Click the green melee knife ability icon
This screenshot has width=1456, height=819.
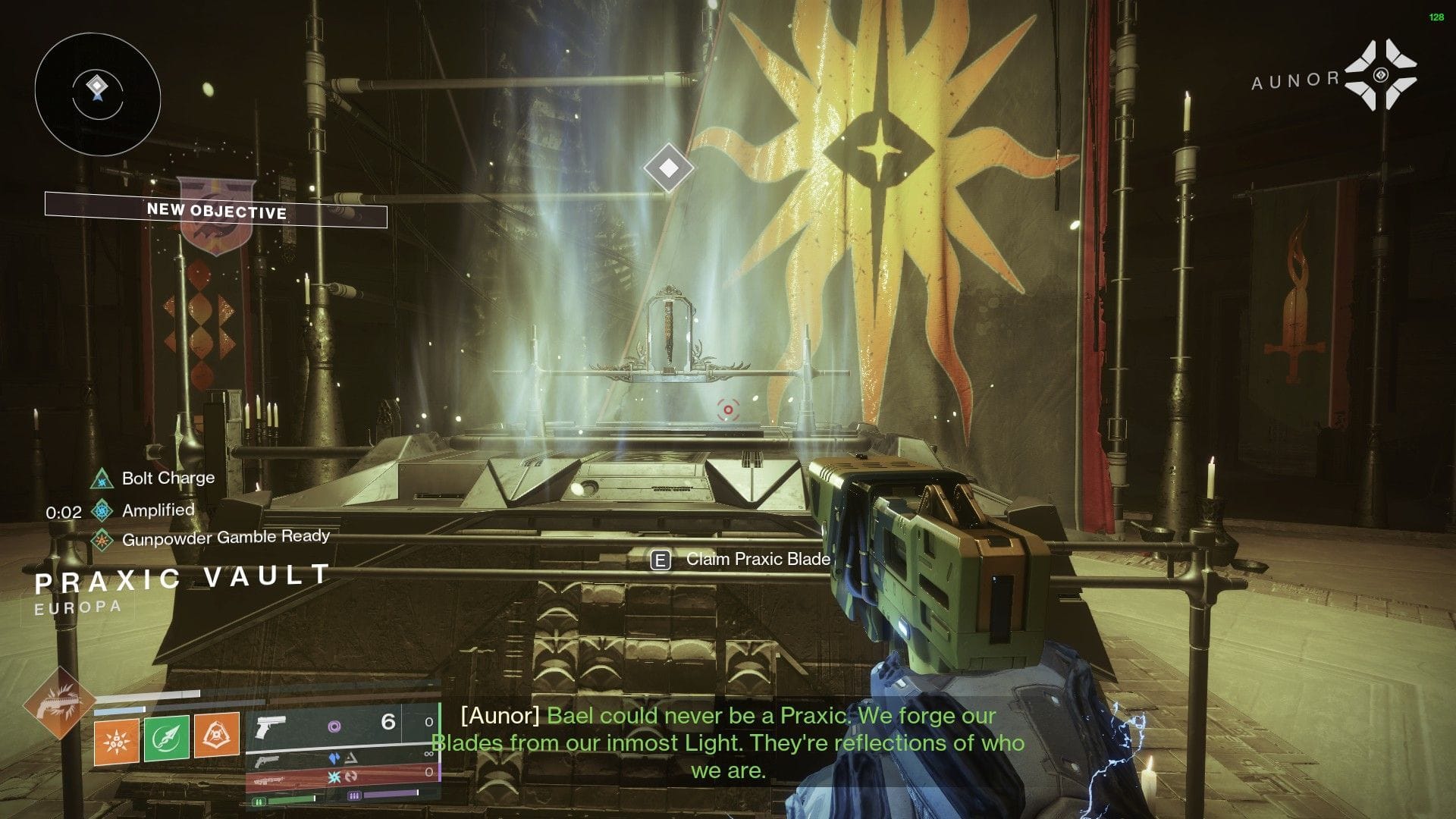click(168, 739)
